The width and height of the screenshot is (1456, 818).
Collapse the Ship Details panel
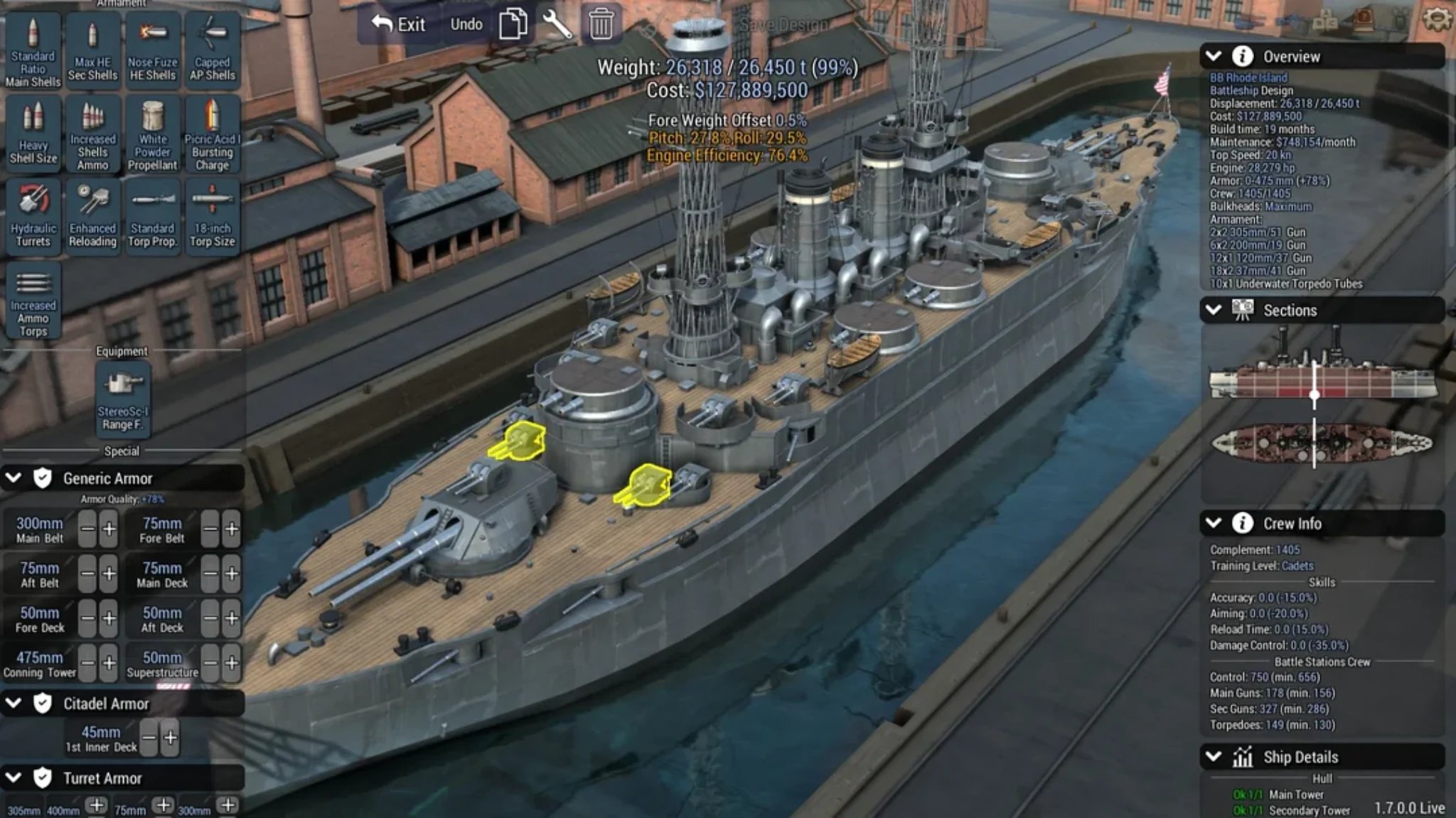(1214, 757)
